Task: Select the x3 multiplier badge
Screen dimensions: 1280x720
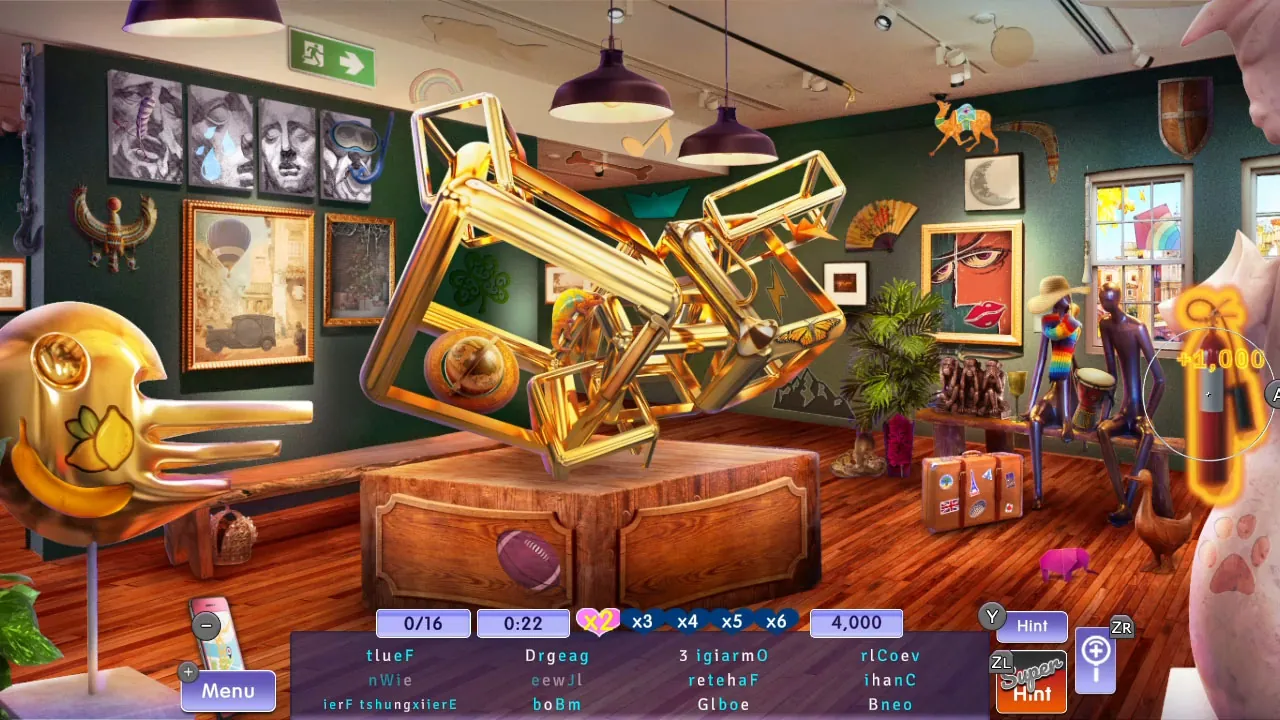Action: tap(643, 621)
